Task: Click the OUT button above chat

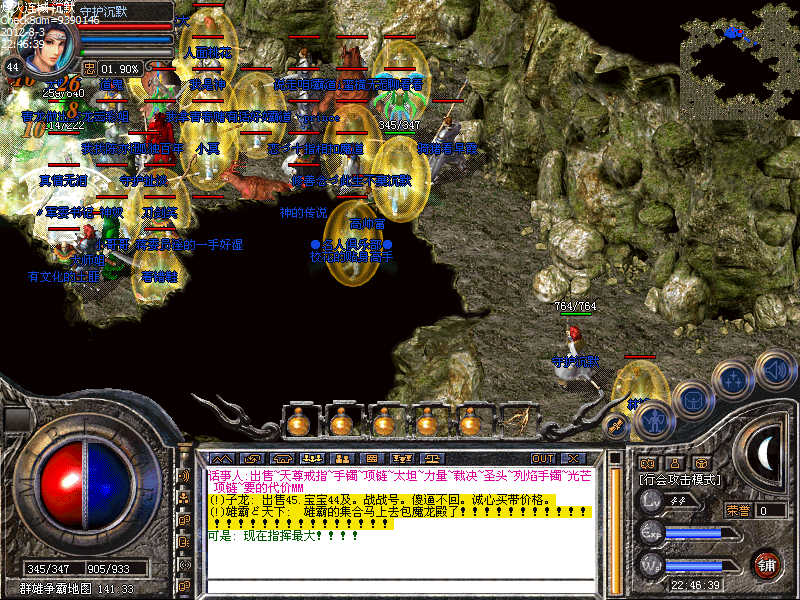Action: tap(544, 459)
